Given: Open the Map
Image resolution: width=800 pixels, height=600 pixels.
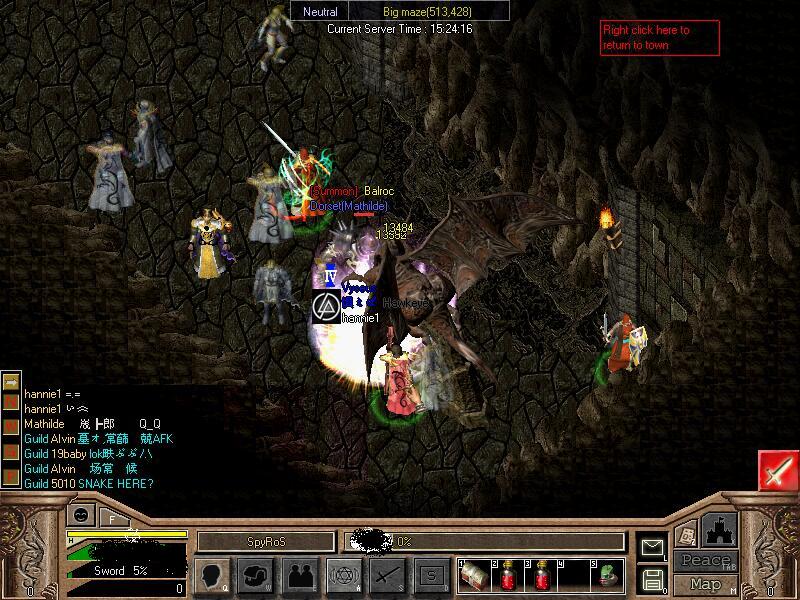Looking at the screenshot, I should [x=705, y=584].
